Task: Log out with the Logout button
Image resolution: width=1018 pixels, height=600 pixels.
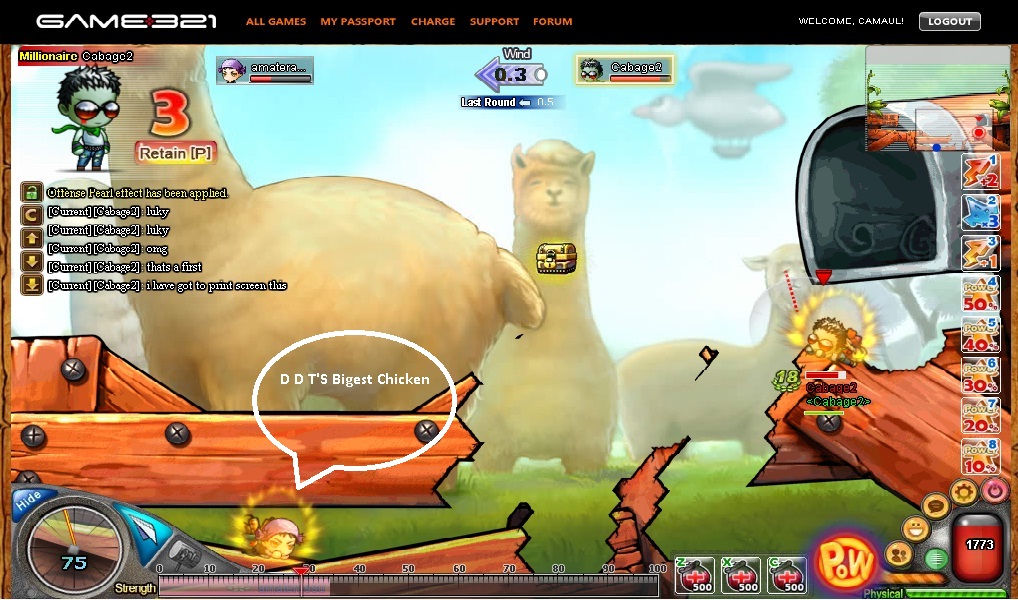Action: 949,21
